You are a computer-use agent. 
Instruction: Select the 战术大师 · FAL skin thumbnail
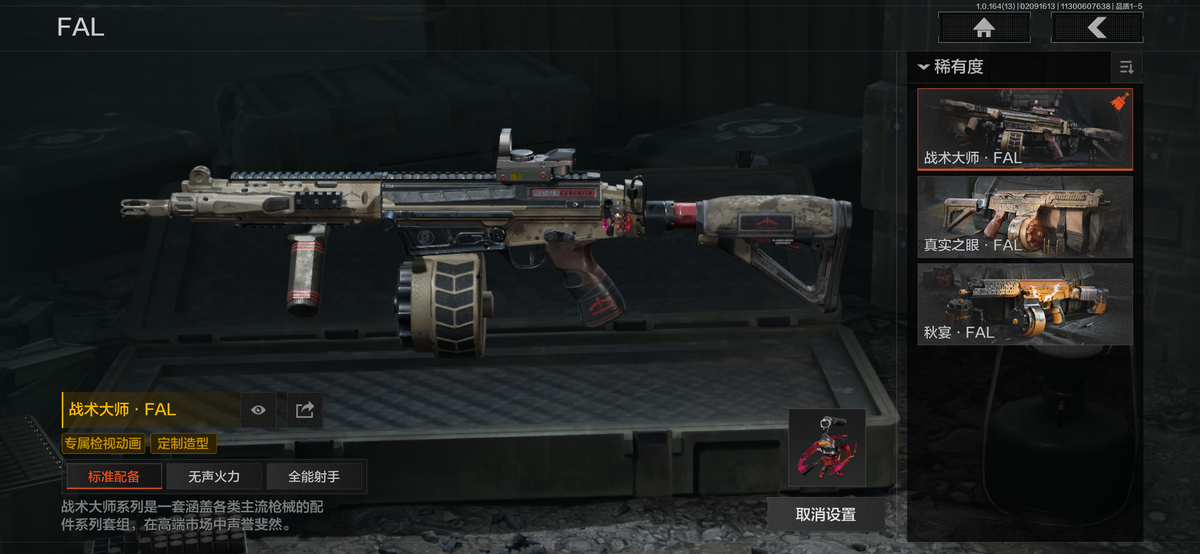coord(1025,129)
